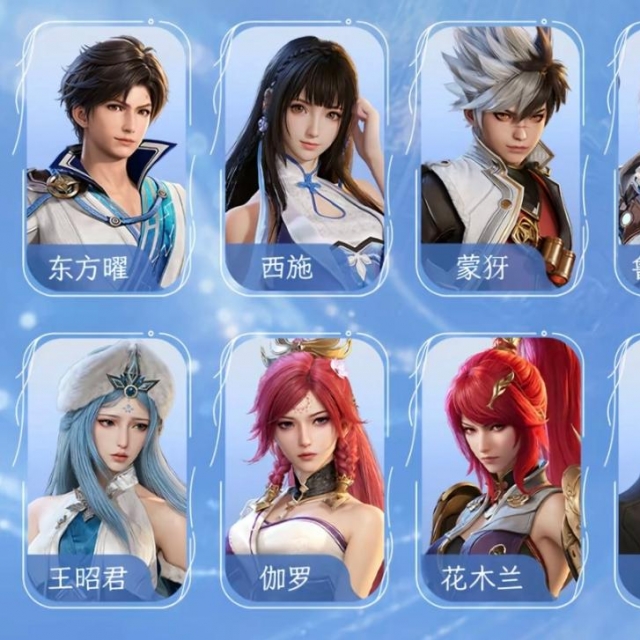Select the 王昭君 hero card
Viewport: 640px width, 640px height.
pyautogui.click(x=106, y=468)
